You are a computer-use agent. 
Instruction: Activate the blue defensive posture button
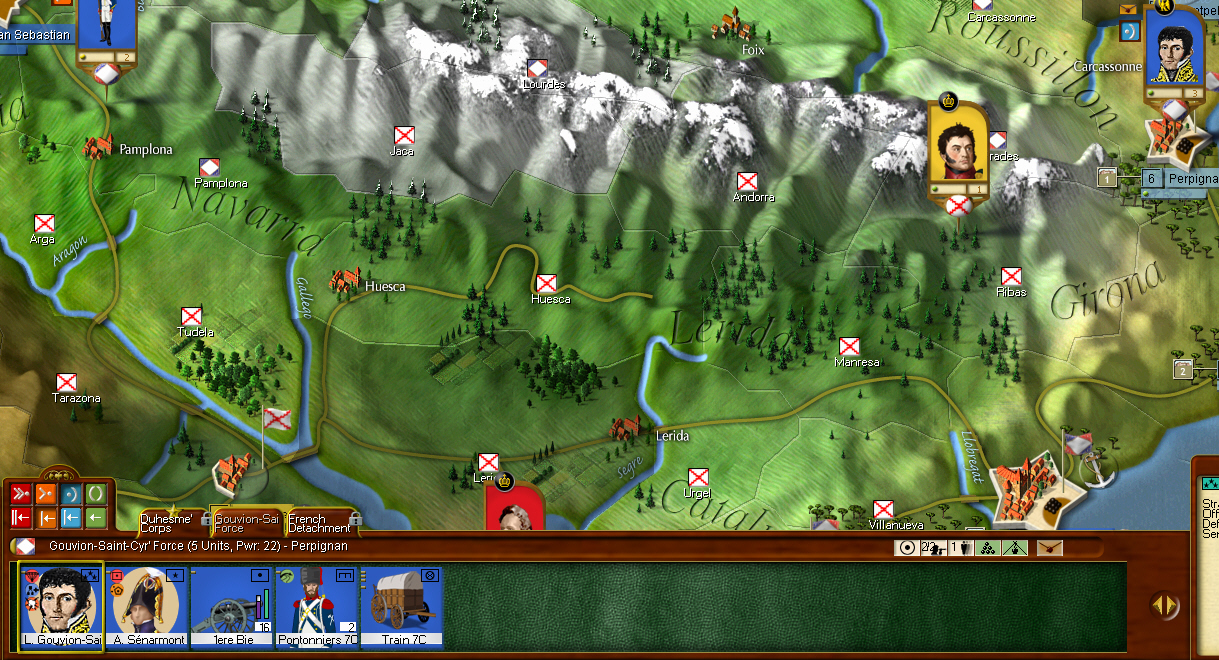click(x=71, y=494)
